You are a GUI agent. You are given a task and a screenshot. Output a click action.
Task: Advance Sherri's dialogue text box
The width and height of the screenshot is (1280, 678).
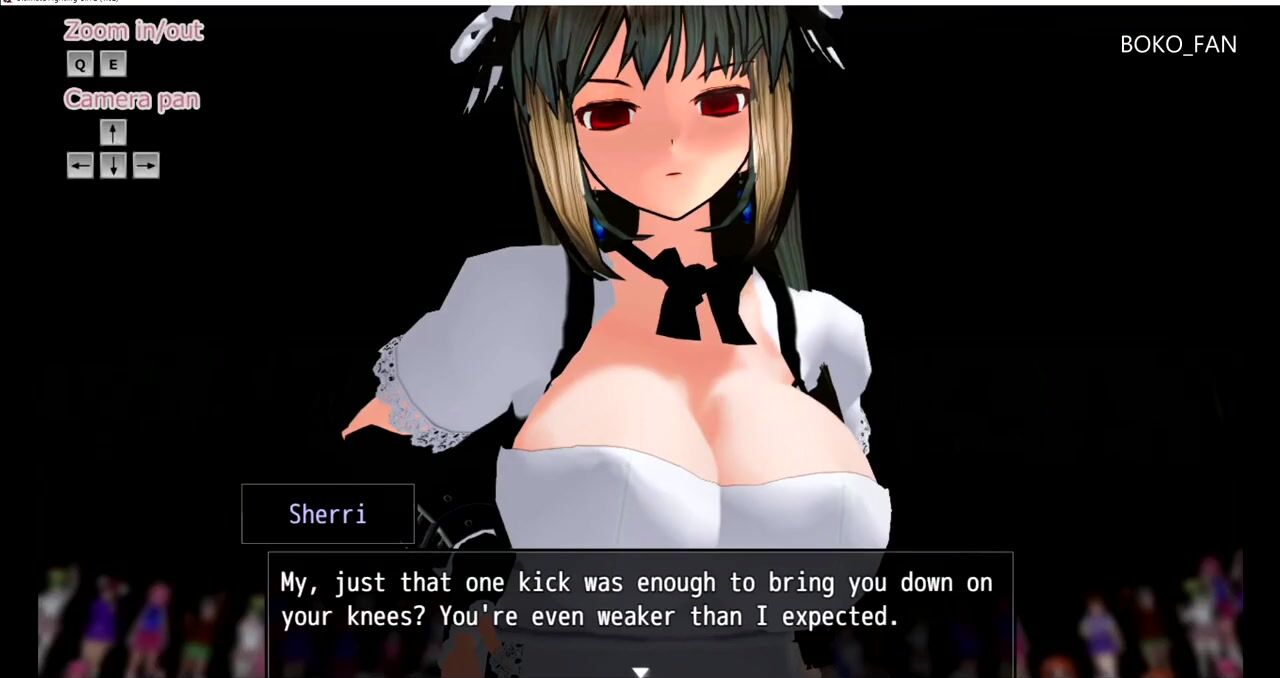[640, 600]
